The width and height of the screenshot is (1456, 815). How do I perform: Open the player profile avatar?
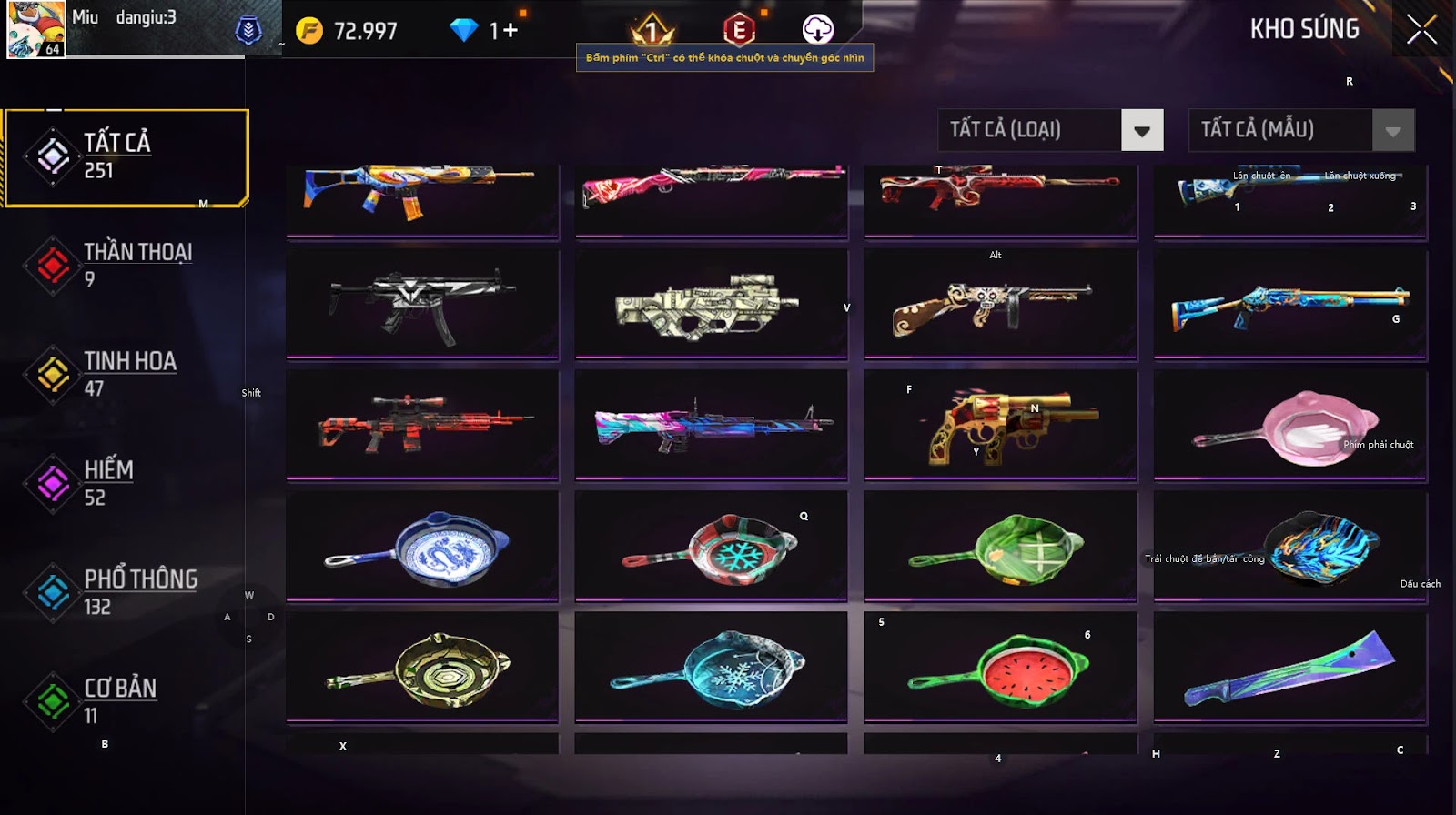pos(36,29)
